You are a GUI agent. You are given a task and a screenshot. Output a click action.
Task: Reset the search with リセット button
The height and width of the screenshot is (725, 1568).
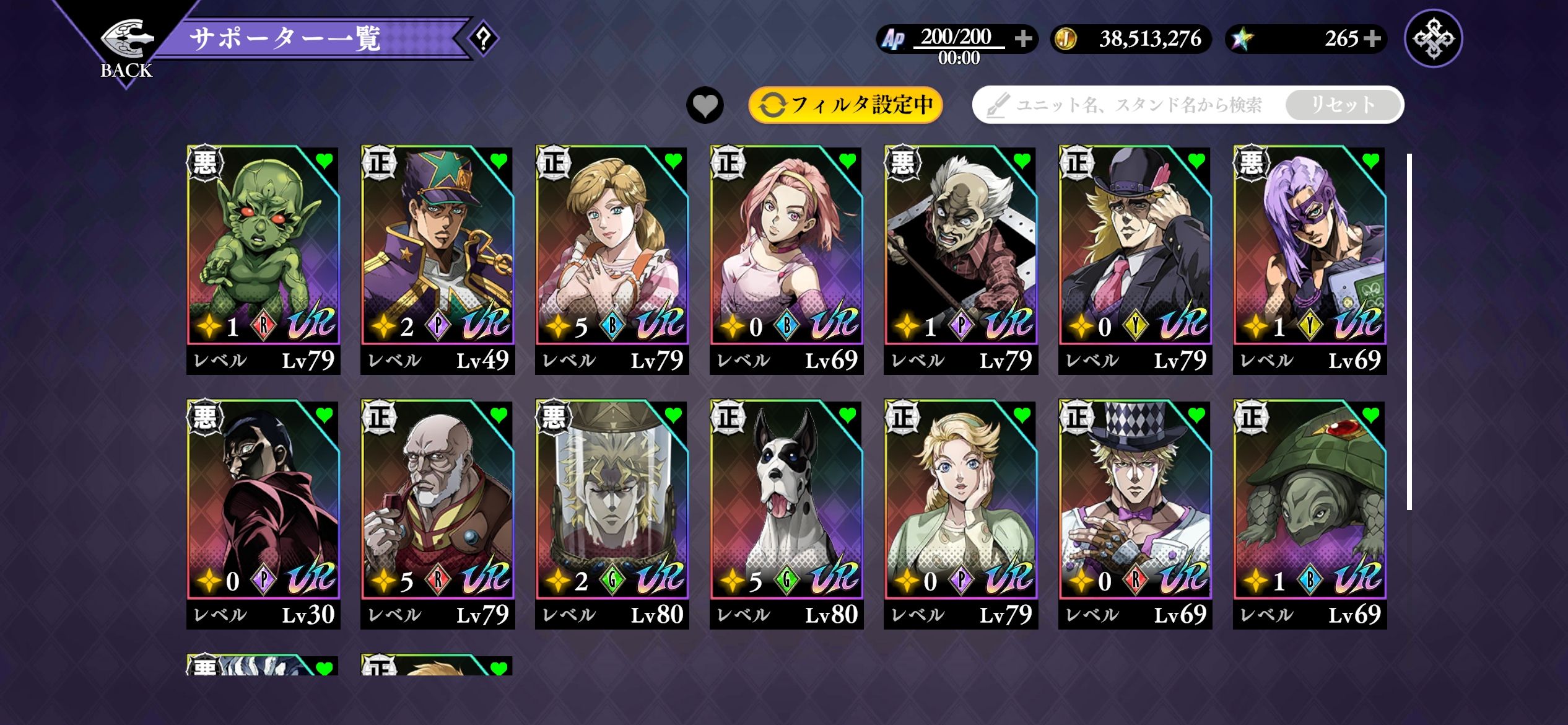1343,105
